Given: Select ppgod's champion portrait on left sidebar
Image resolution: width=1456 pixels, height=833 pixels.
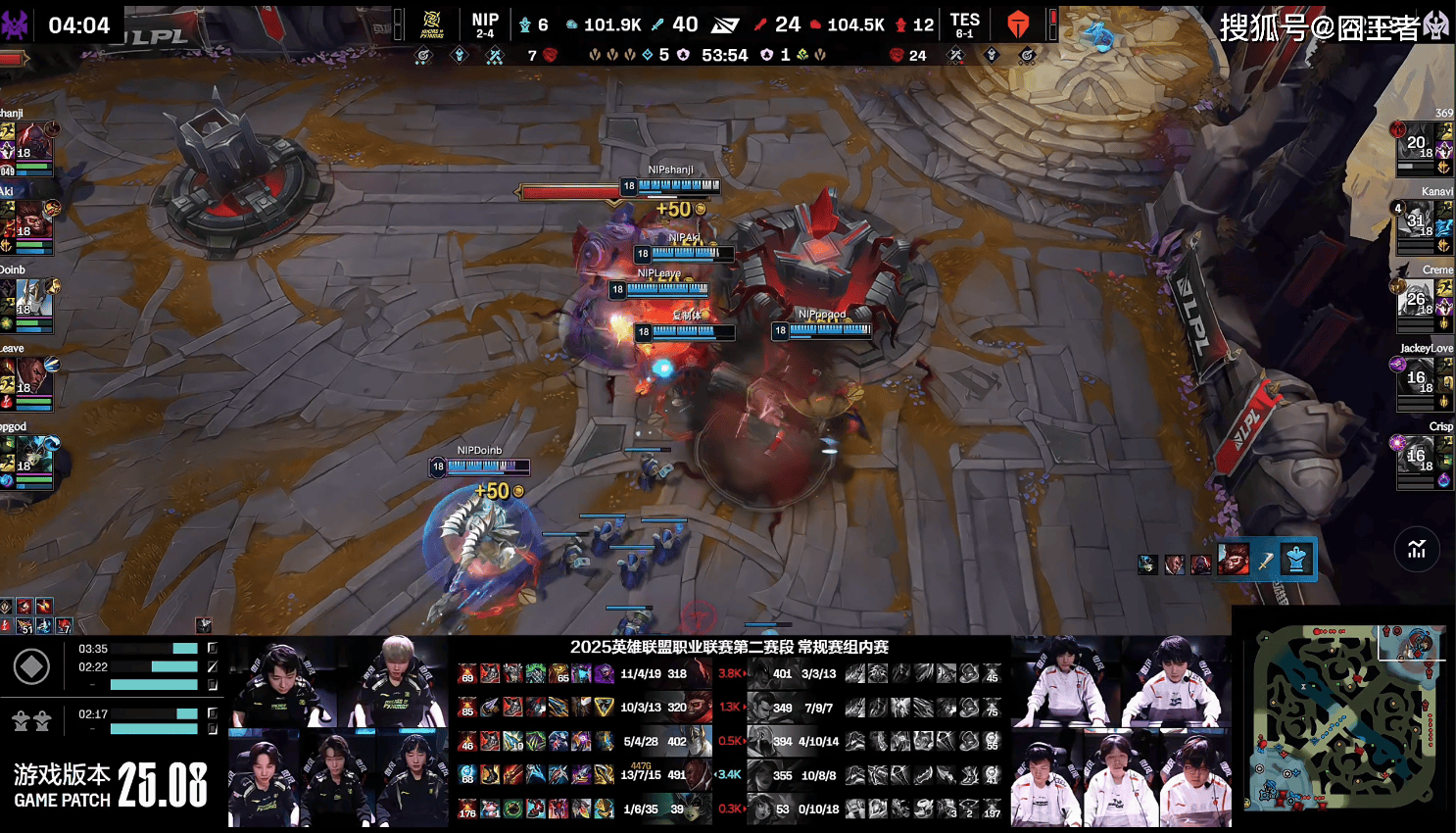Looking at the screenshot, I should click(x=32, y=456).
